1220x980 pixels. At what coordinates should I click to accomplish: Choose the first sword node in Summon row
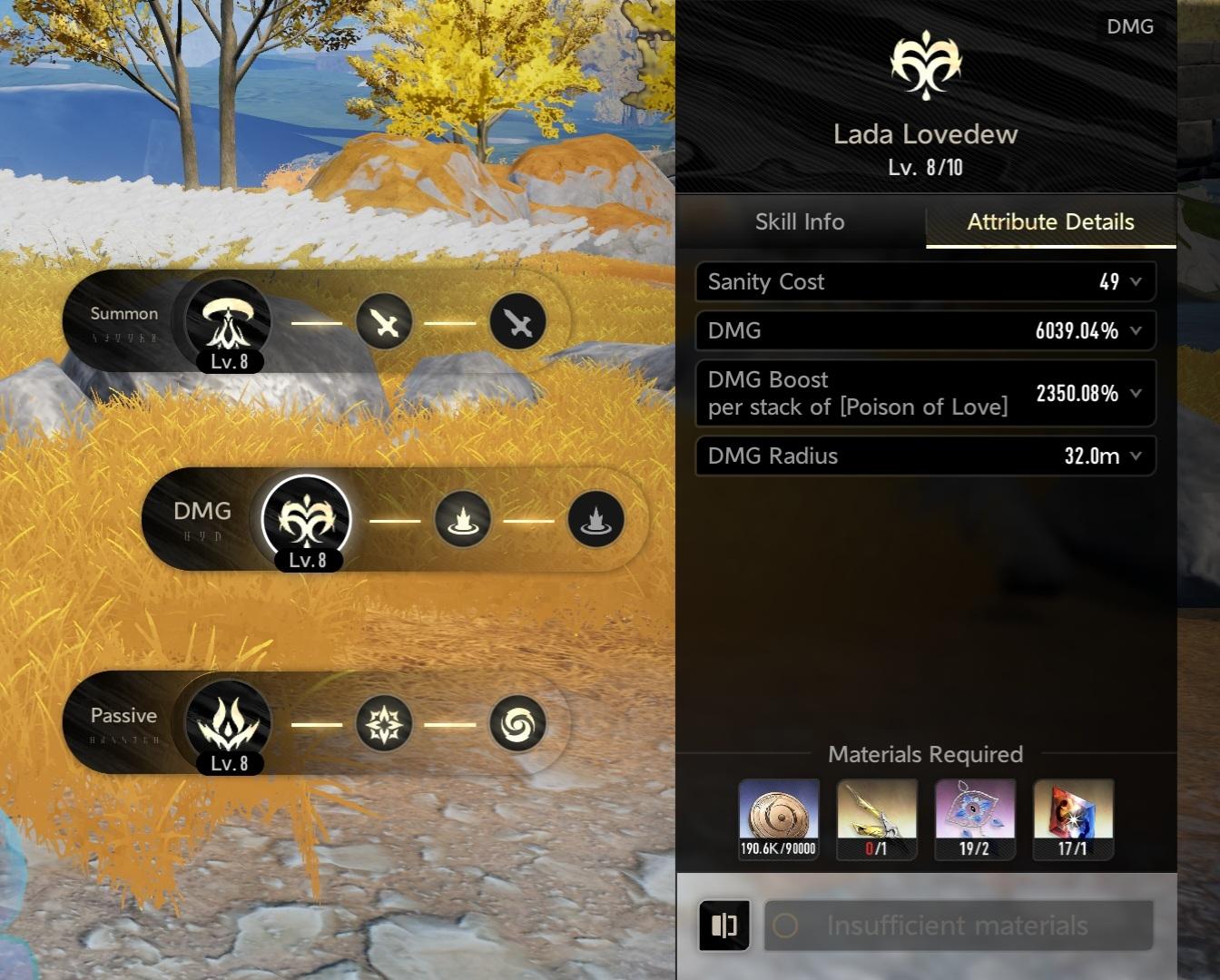point(385,322)
